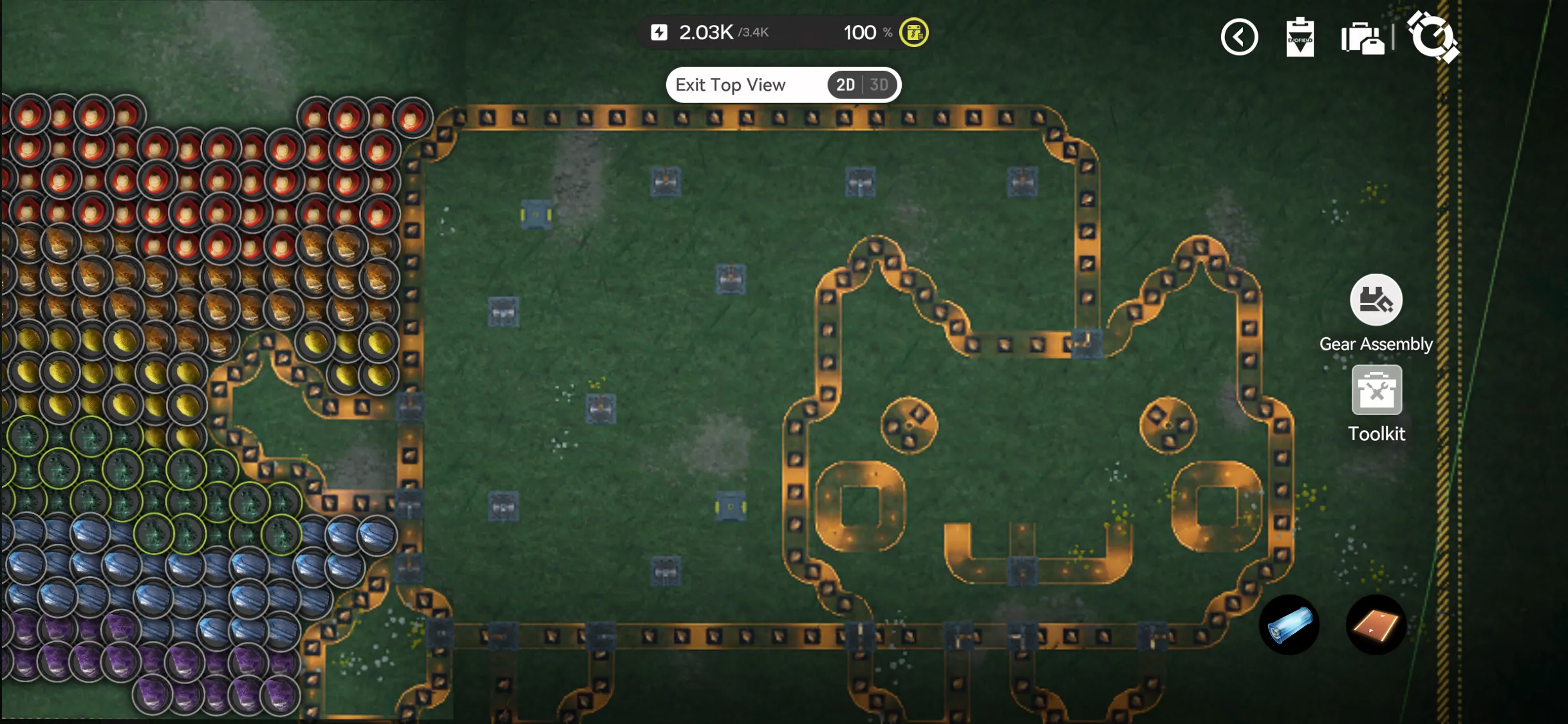
Task: Open Gear Assembly
Action: pos(1376,301)
